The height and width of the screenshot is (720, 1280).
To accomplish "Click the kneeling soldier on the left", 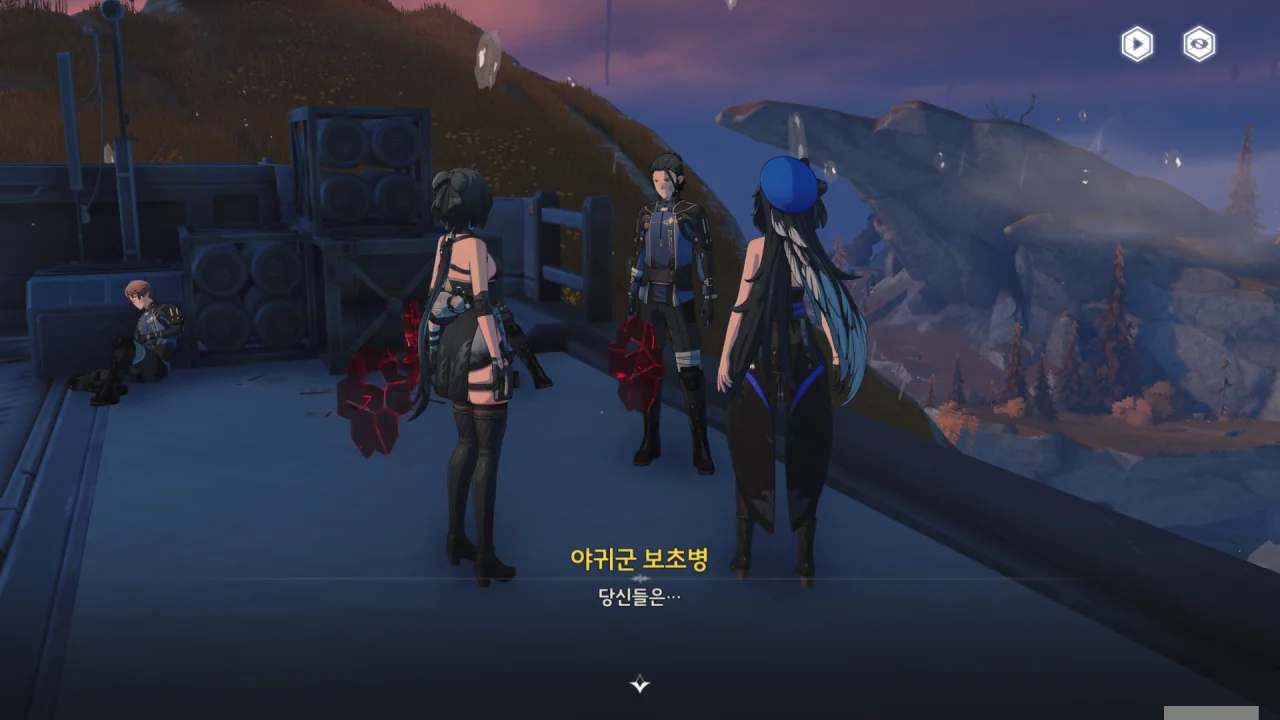I will [140, 330].
